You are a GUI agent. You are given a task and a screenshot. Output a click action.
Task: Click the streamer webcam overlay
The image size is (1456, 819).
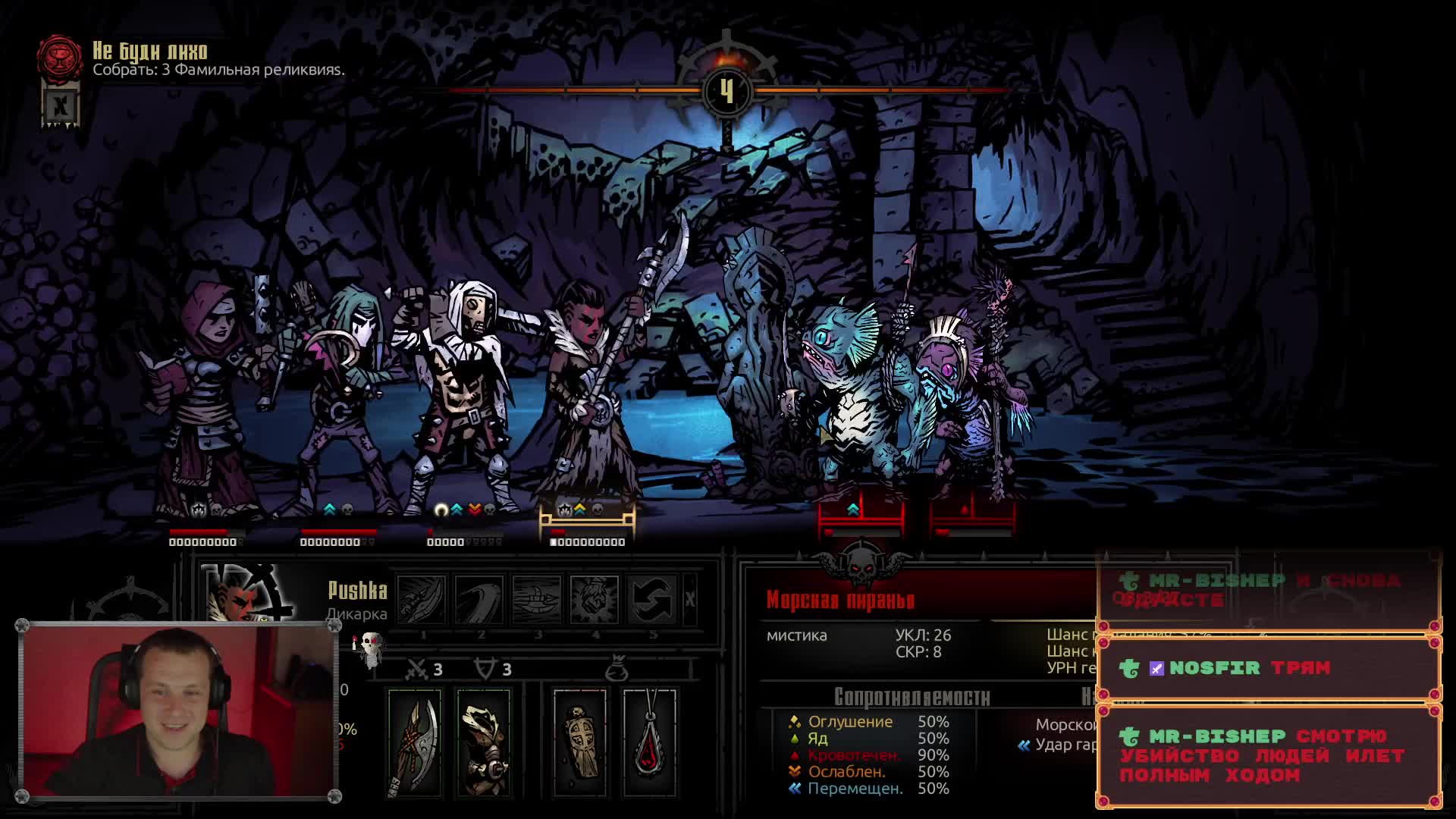178,711
